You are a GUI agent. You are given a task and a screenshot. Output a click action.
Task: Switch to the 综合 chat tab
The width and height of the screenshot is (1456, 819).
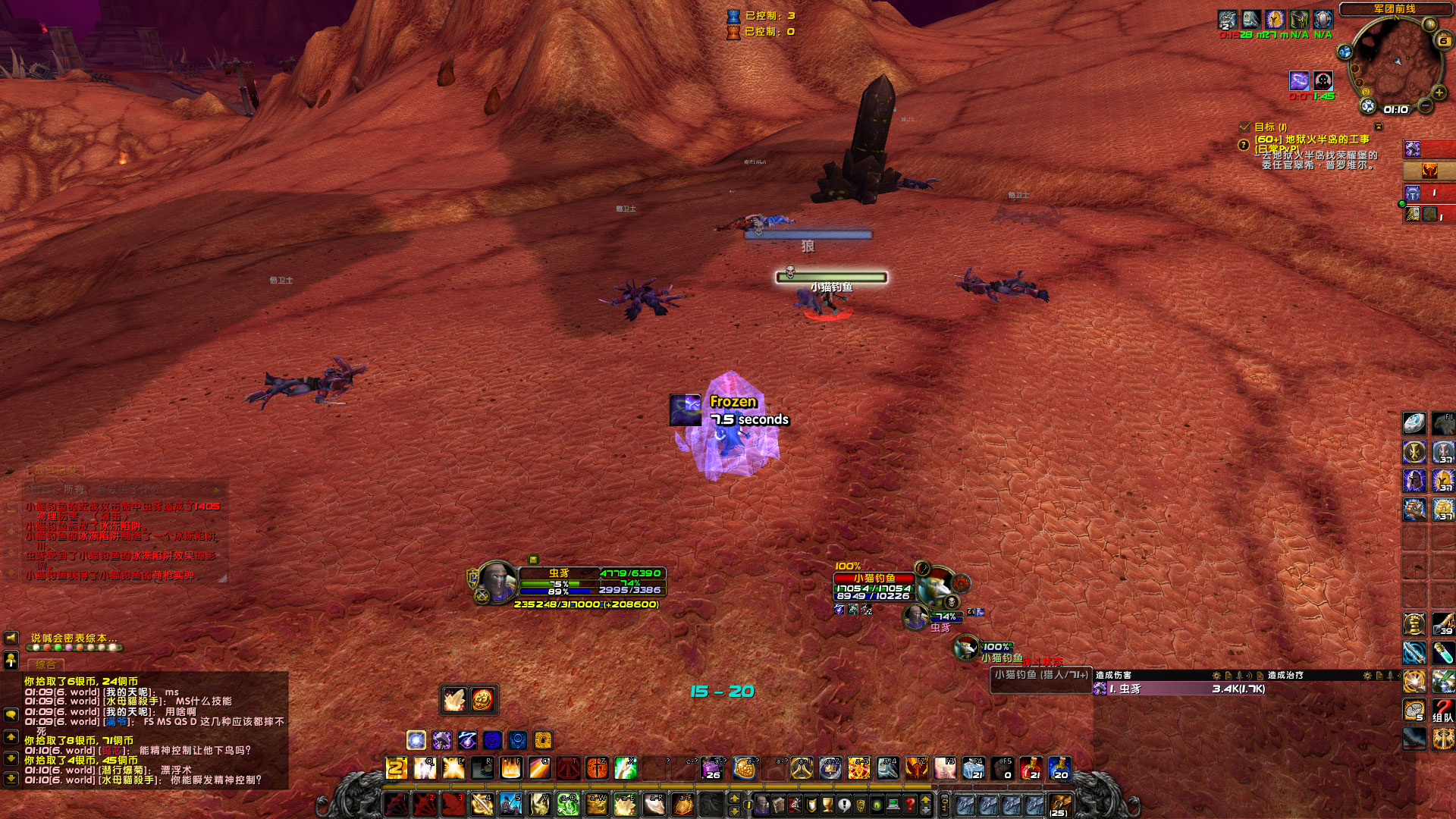tap(45, 664)
